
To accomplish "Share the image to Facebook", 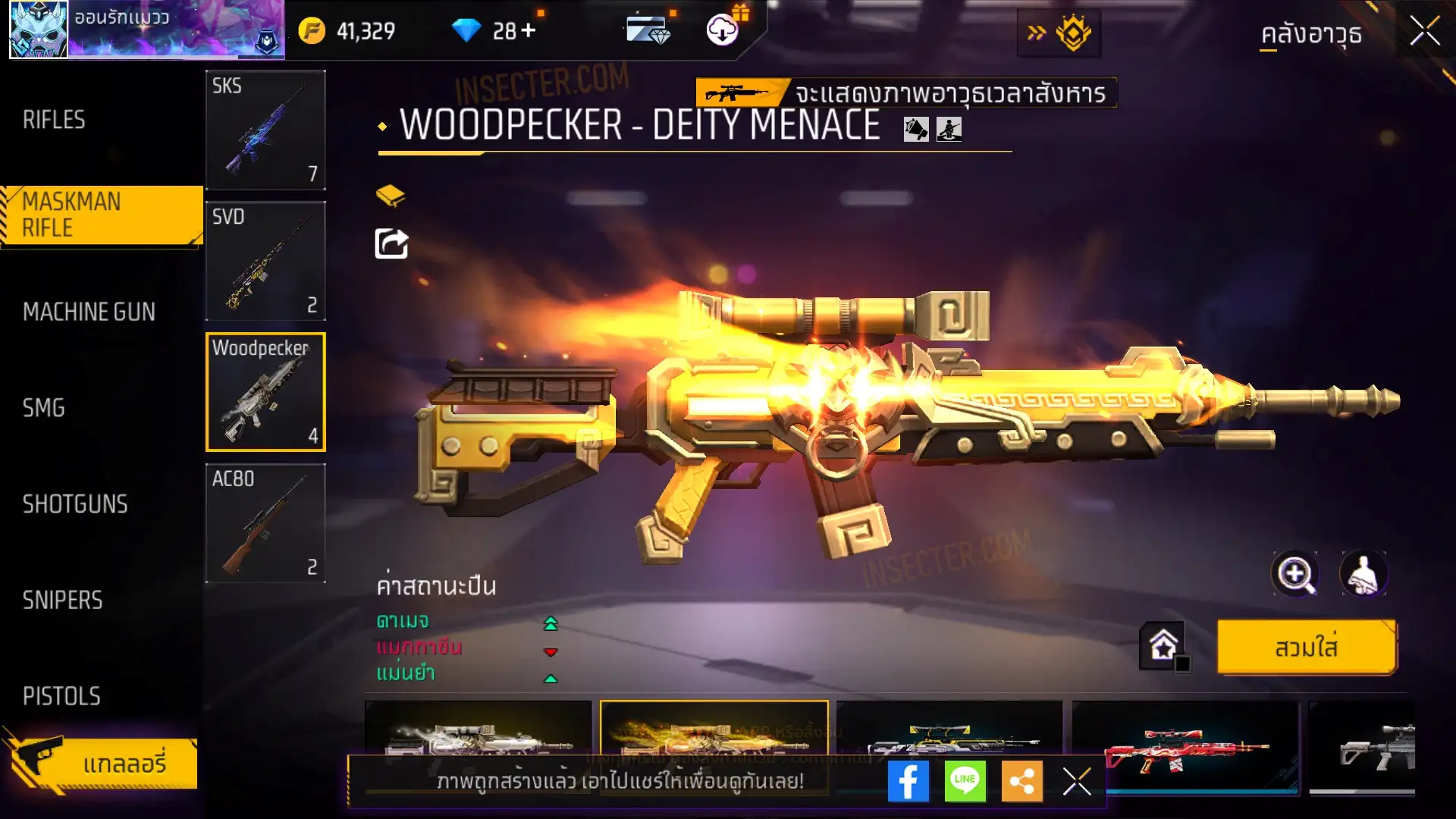I will coord(908,781).
